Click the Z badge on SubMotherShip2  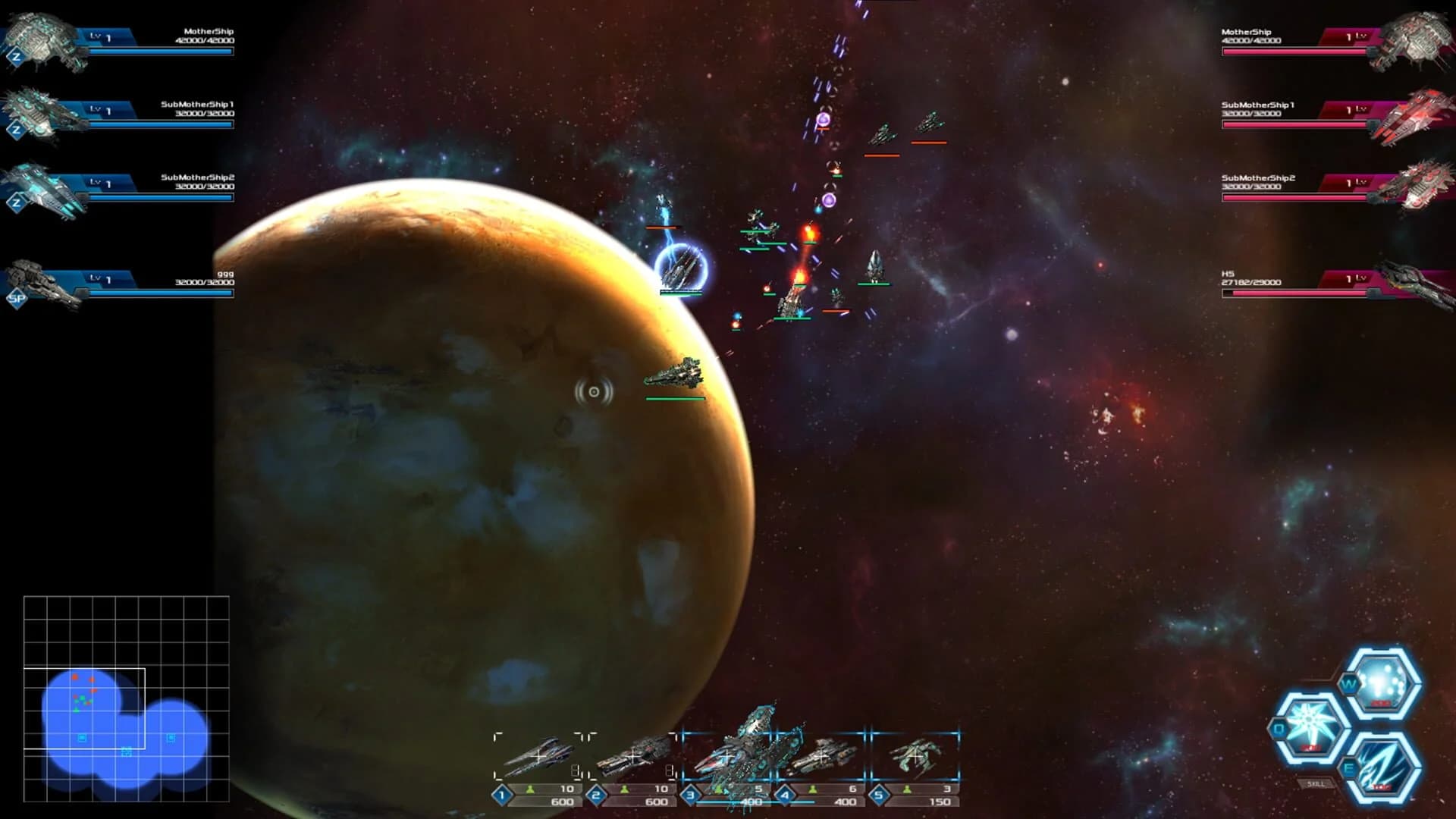point(15,205)
